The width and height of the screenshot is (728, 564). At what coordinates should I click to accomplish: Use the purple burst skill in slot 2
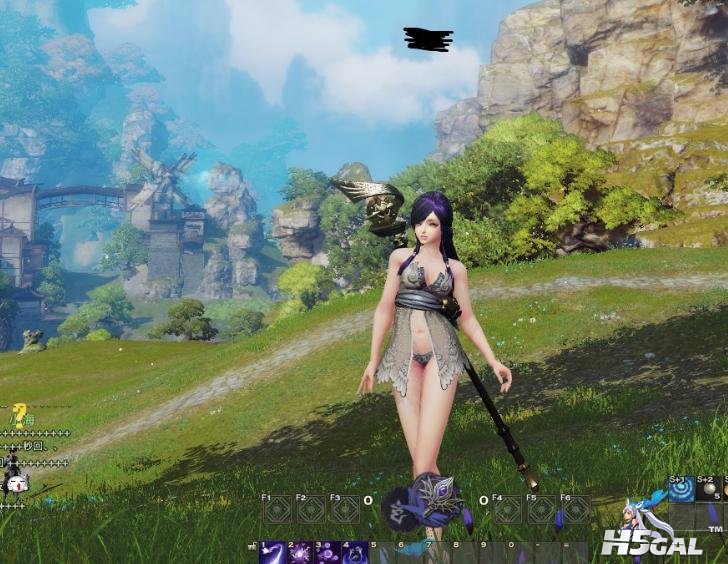pyautogui.click(x=300, y=553)
